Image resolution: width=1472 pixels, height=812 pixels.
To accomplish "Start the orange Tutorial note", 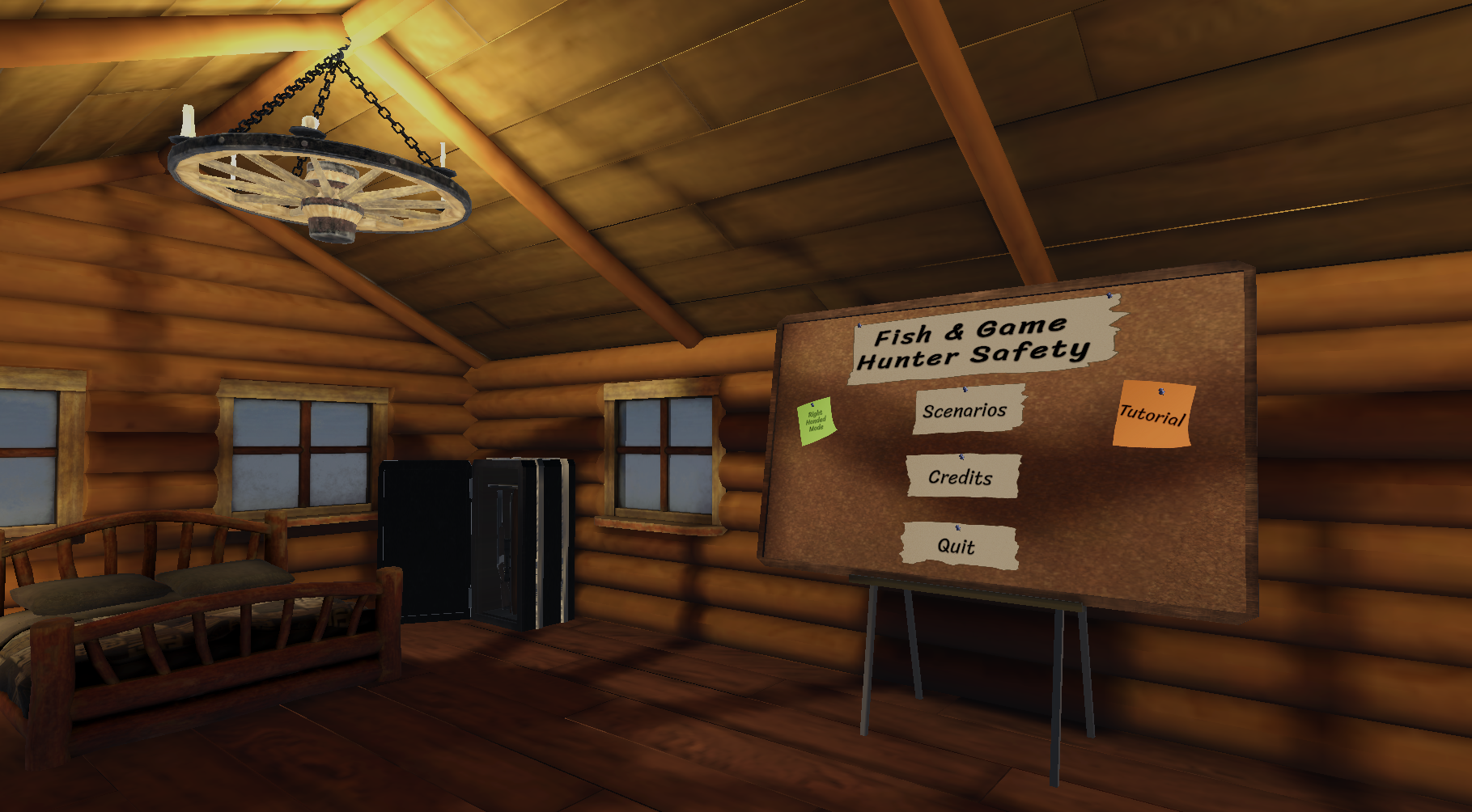I will coord(1152,415).
